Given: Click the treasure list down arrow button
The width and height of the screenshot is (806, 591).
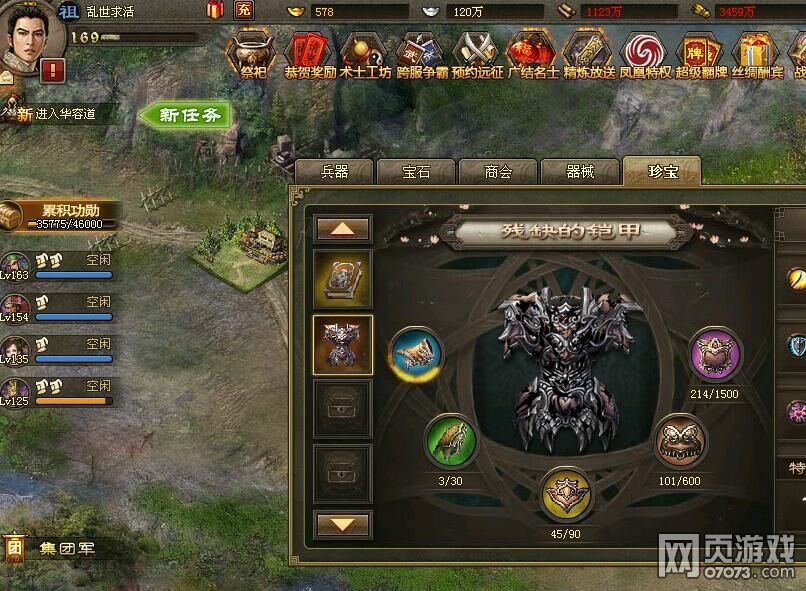Looking at the screenshot, I should click(x=343, y=524).
